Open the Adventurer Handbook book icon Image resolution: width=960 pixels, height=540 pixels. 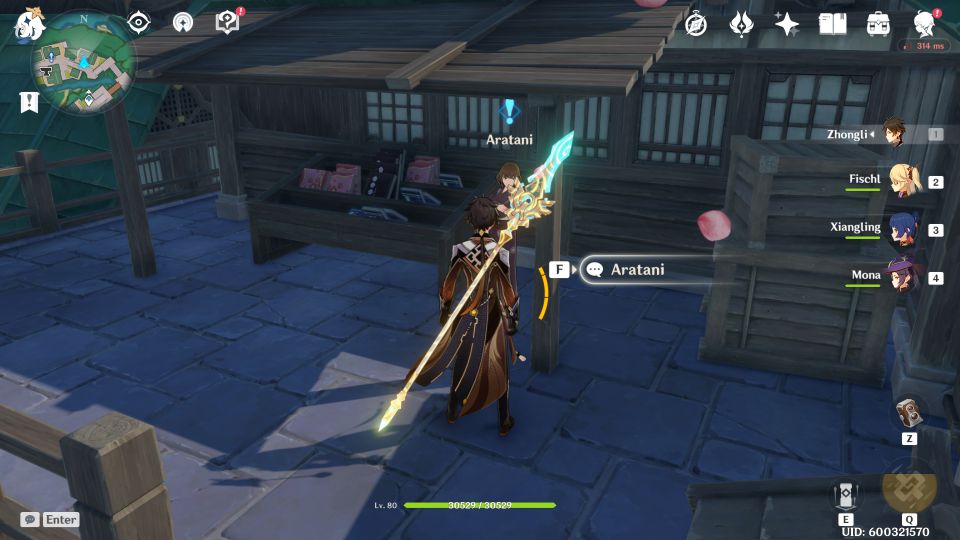832,24
